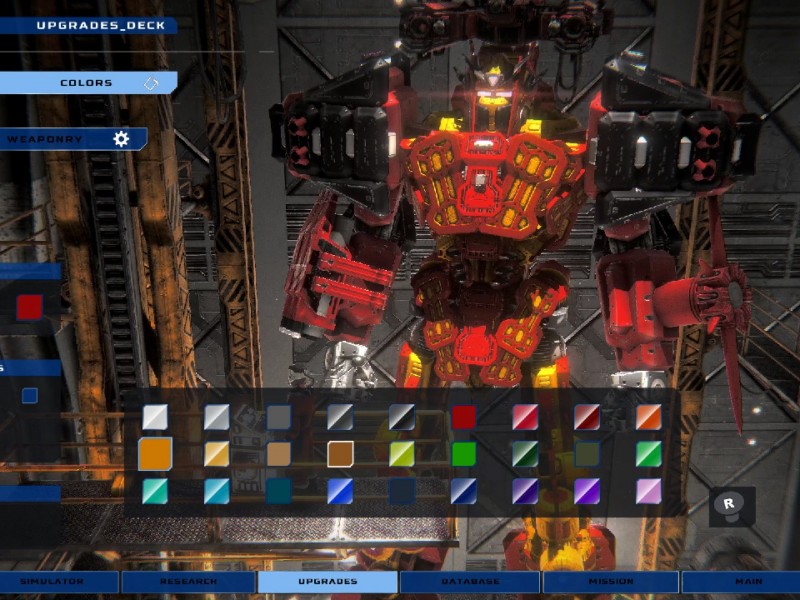Click the red color slot in left panel
Viewport: 800px width, 600px height.
(29, 307)
